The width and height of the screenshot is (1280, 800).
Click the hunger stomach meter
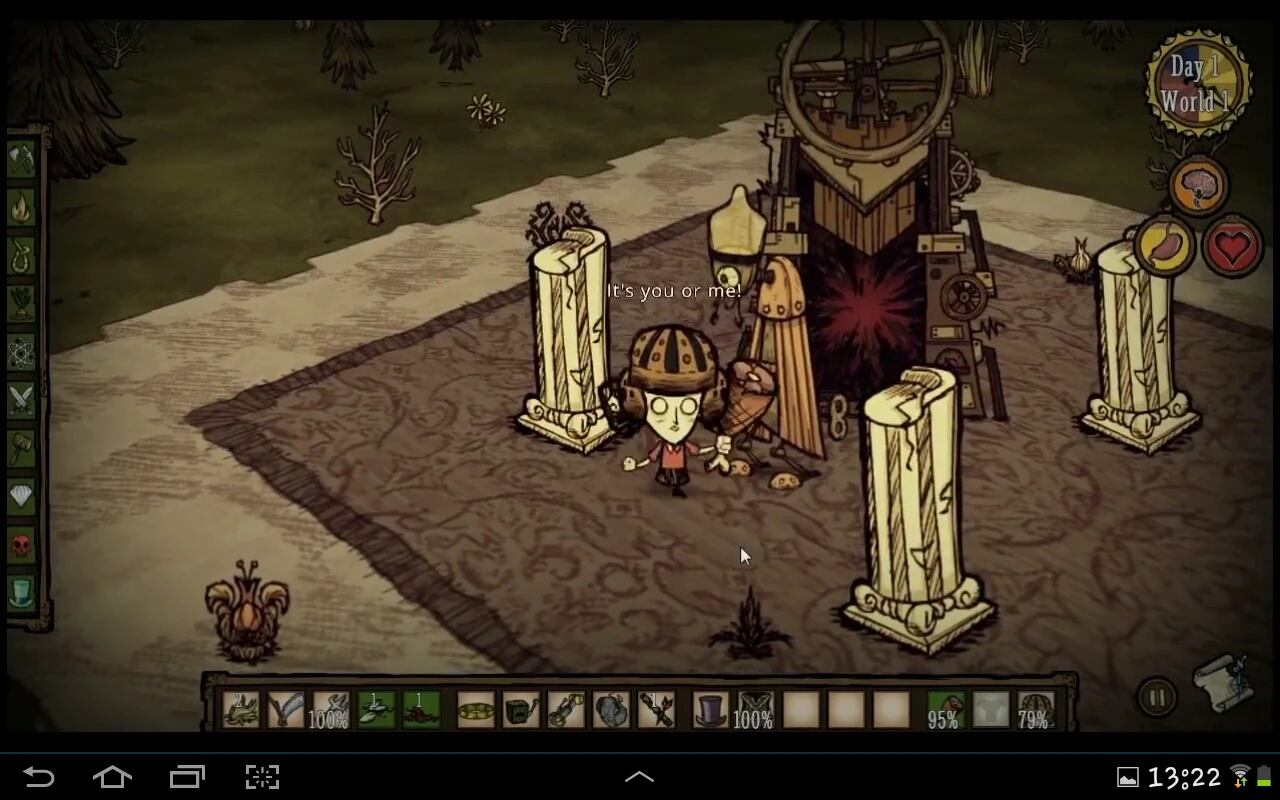click(1164, 247)
